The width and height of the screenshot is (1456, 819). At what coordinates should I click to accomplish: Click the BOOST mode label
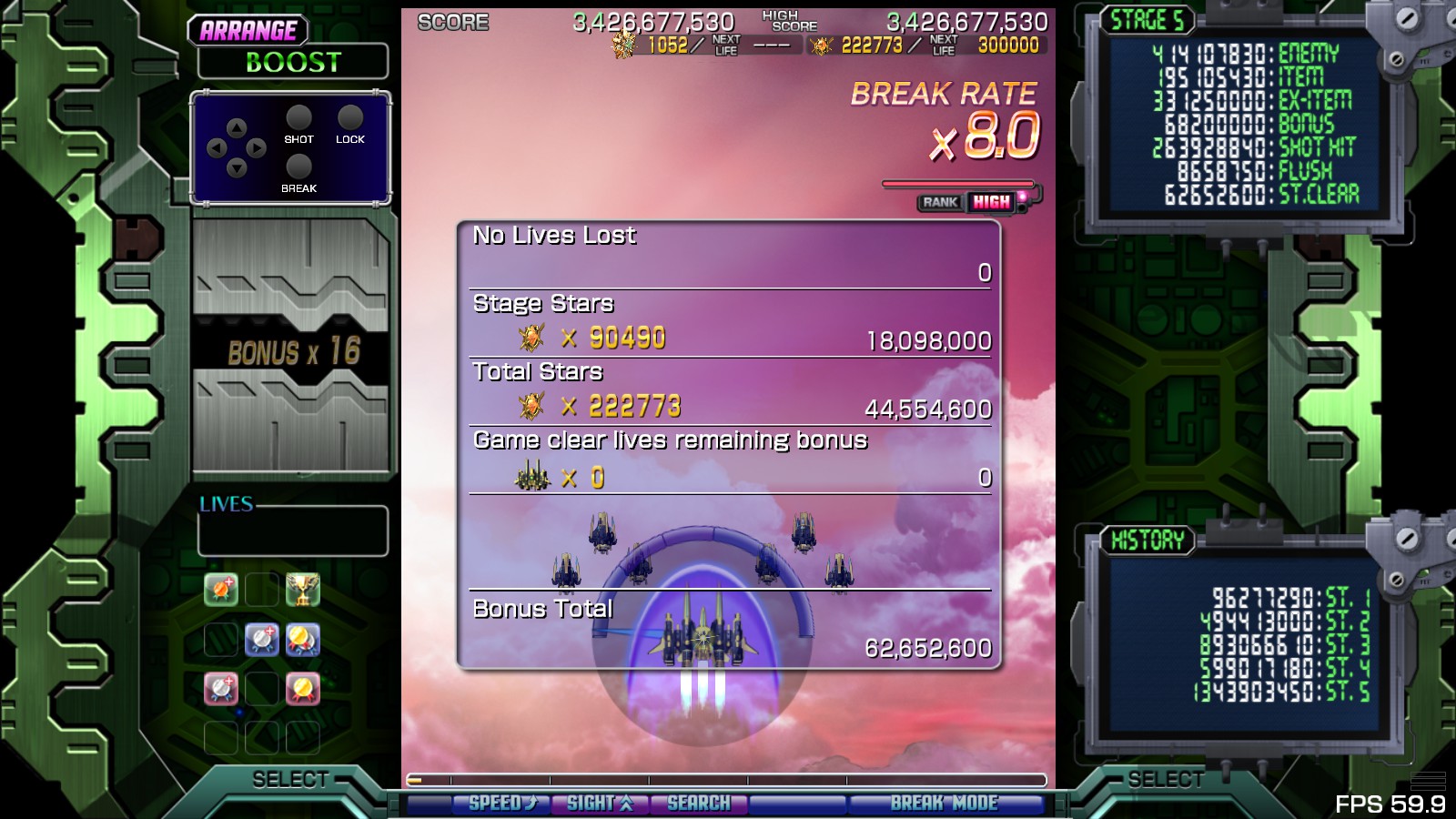coord(293,63)
